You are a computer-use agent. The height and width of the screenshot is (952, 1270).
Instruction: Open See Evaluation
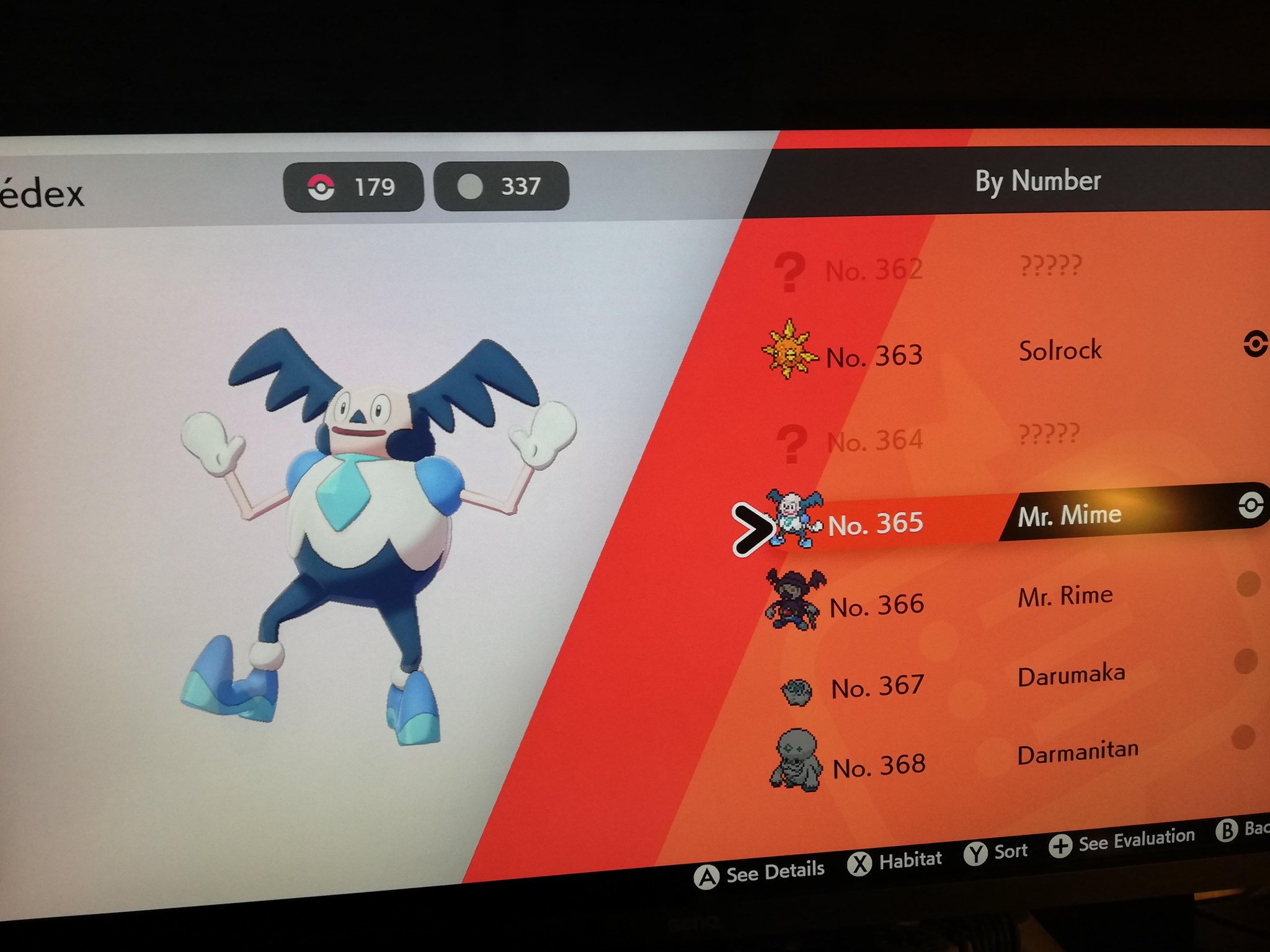point(1122,841)
